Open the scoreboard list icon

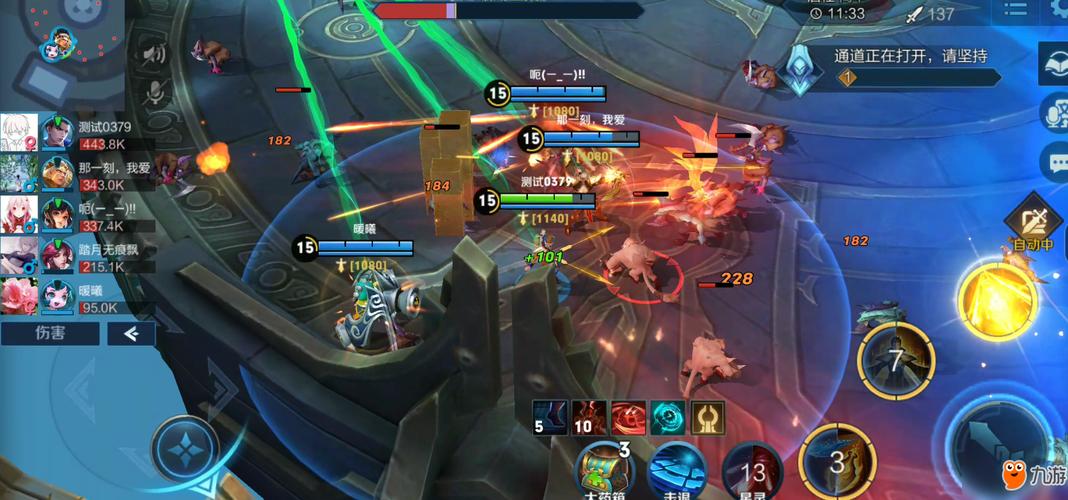pyautogui.click(x=1015, y=12)
